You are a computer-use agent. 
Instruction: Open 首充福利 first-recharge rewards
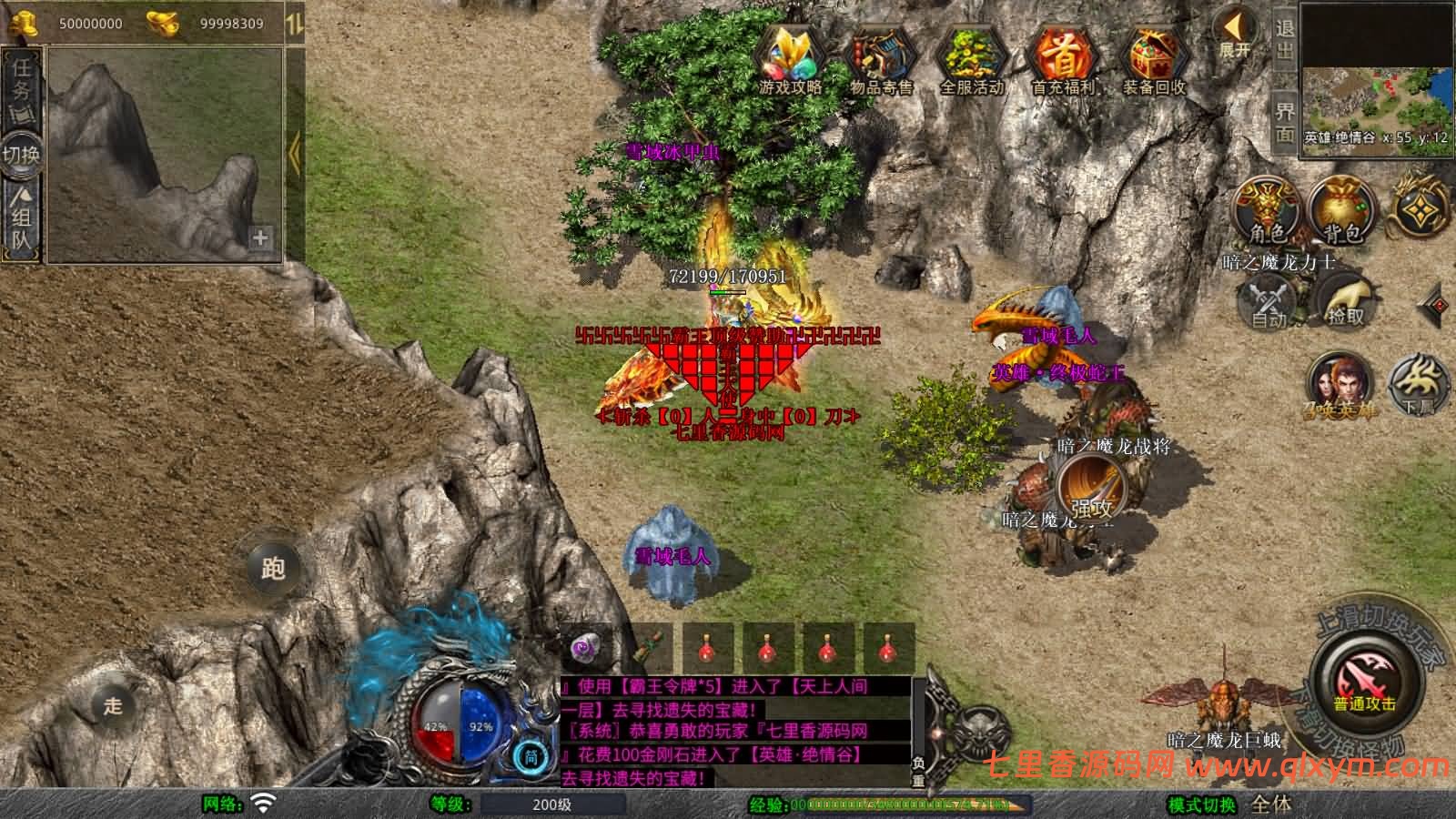1062,61
